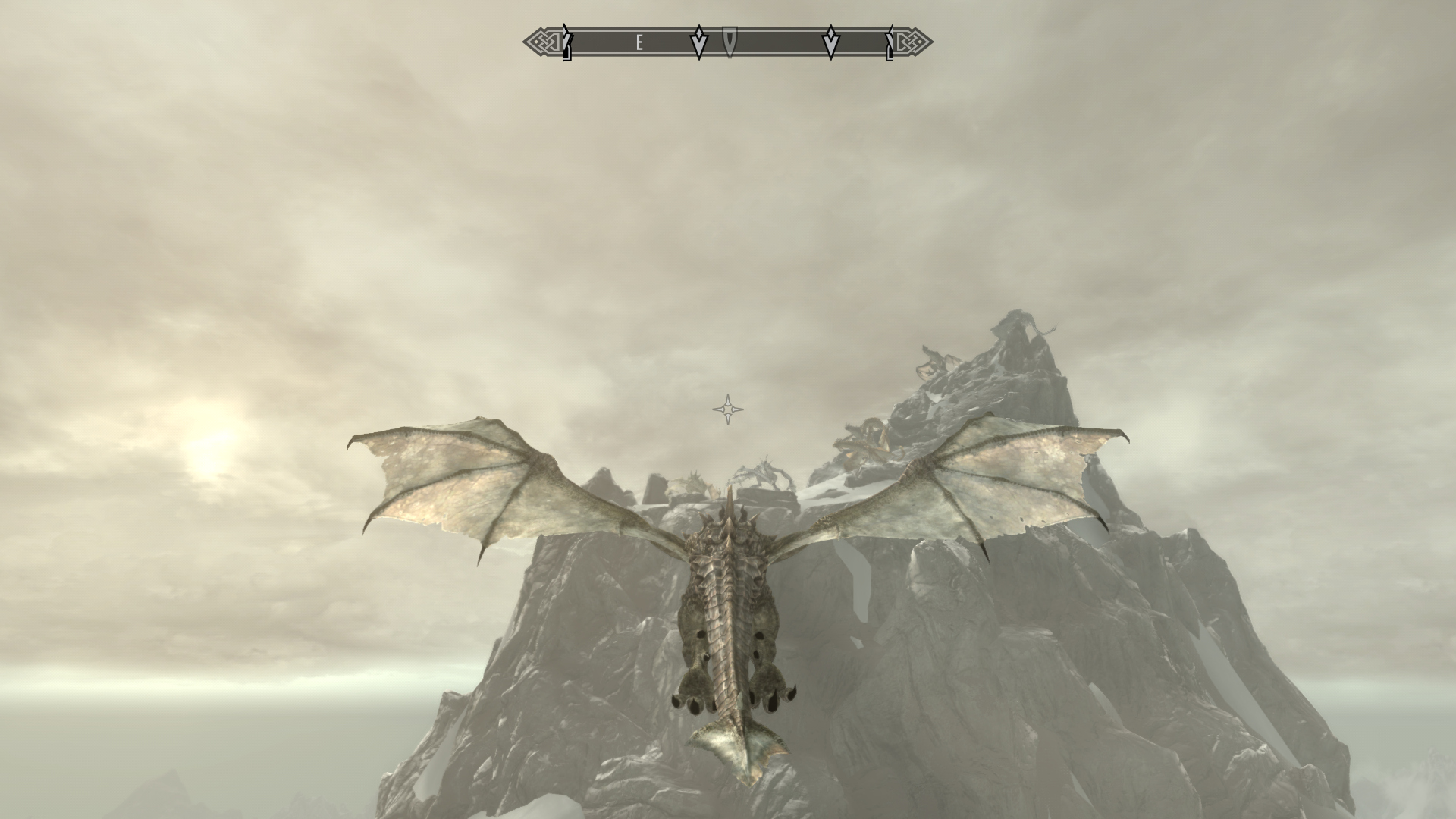This screenshot has width=1456, height=819.
Task: Click the shield-shaped marker on the compass
Action: point(729,42)
